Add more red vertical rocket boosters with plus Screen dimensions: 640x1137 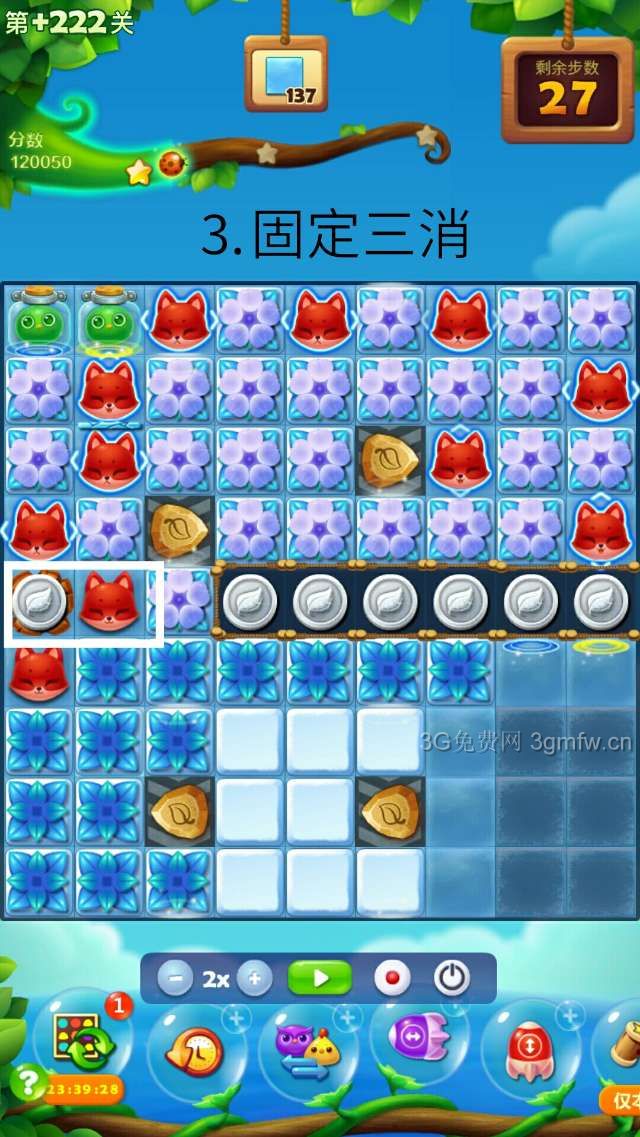point(570,1018)
